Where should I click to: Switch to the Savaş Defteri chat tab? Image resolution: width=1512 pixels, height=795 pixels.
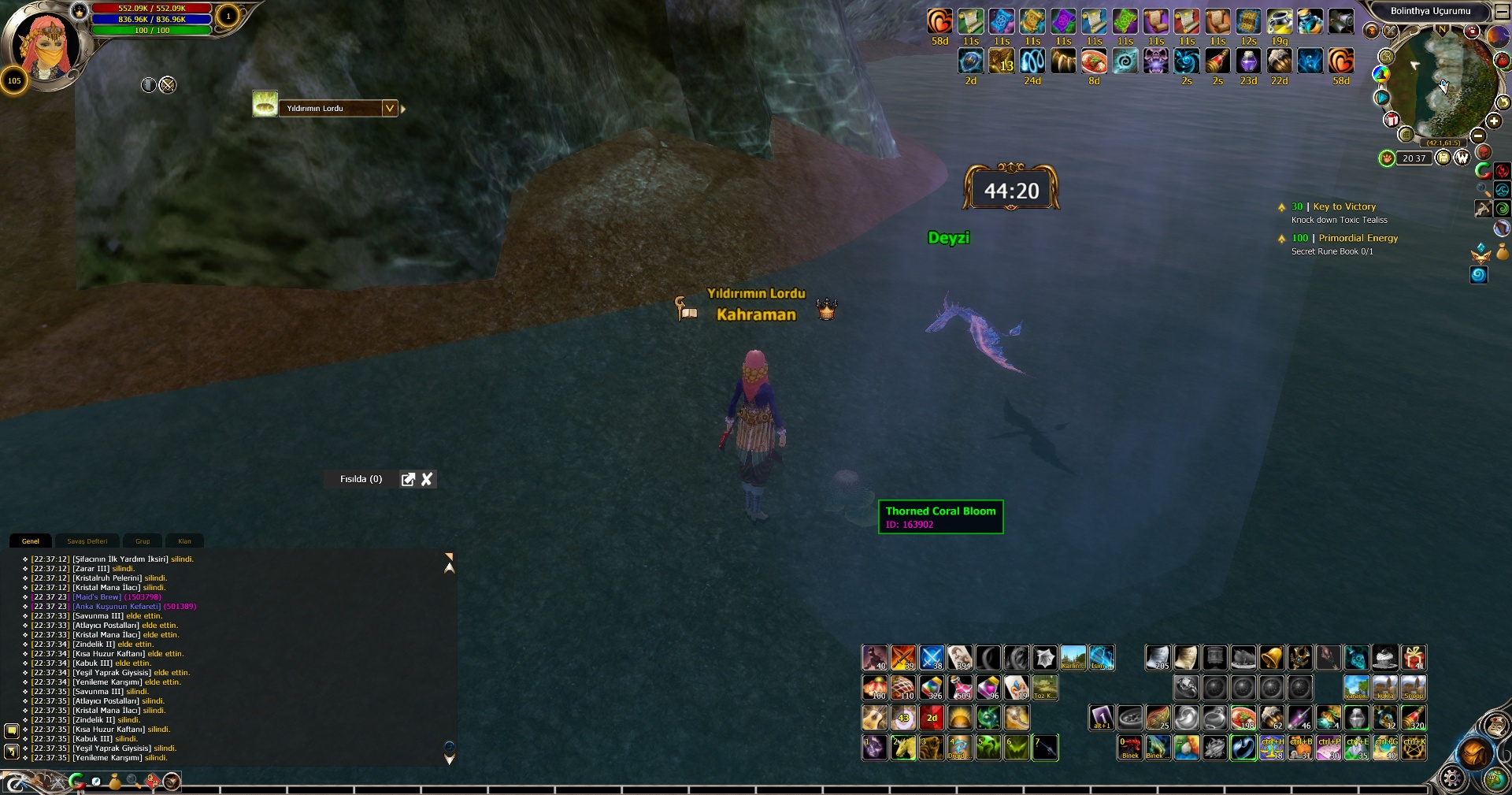click(x=87, y=541)
